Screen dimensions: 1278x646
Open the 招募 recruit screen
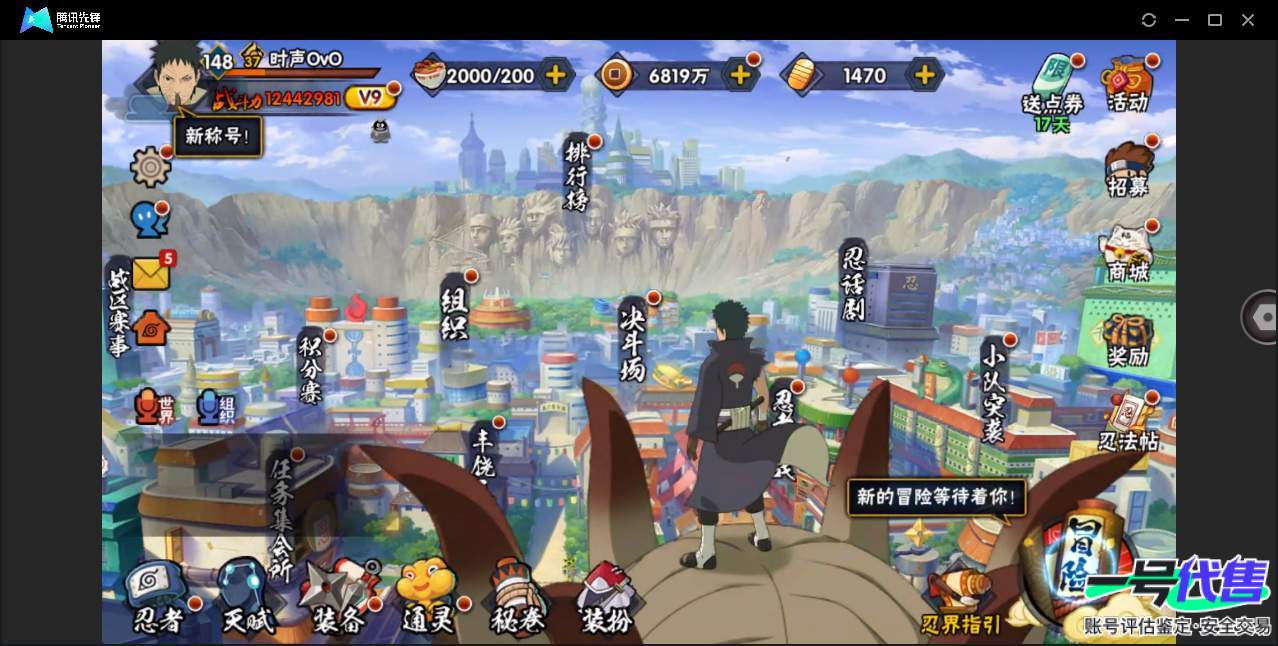(1128, 169)
